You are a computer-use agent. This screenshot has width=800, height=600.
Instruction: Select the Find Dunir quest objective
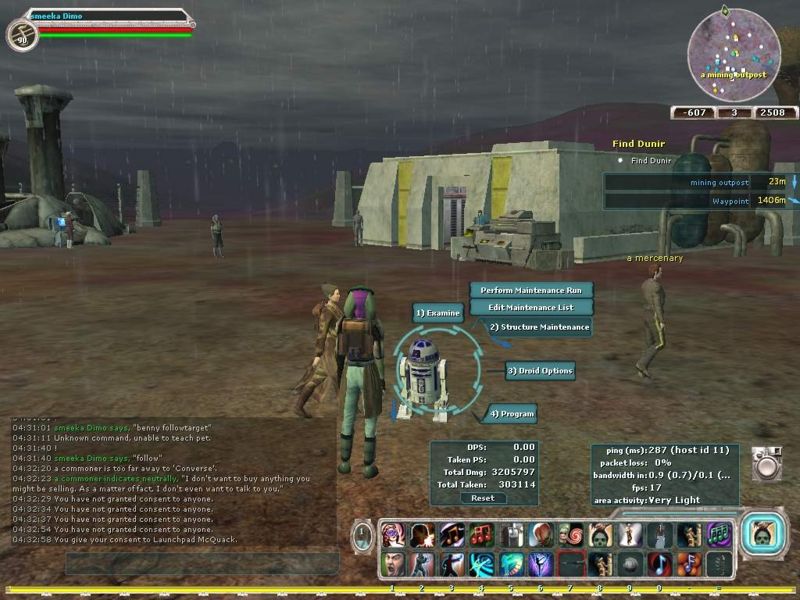coord(651,160)
